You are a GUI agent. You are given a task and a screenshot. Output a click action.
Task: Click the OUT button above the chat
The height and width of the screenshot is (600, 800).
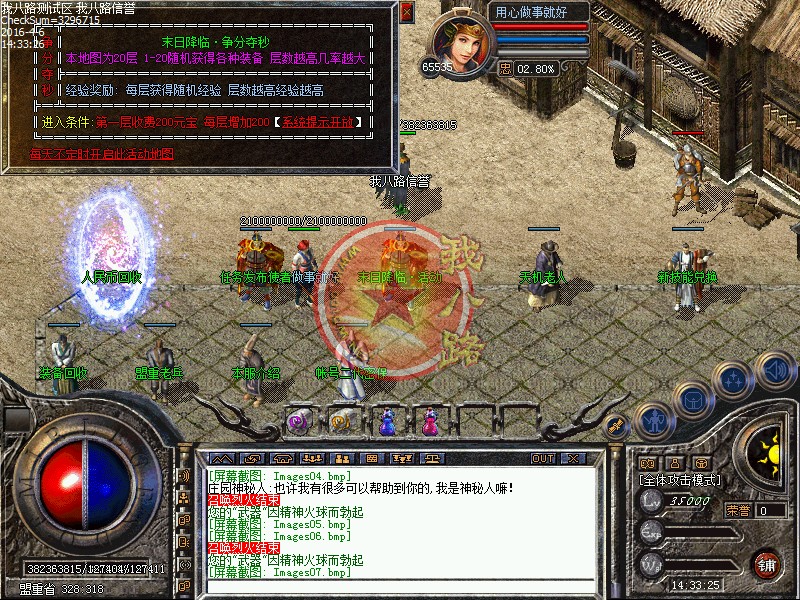point(542,458)
